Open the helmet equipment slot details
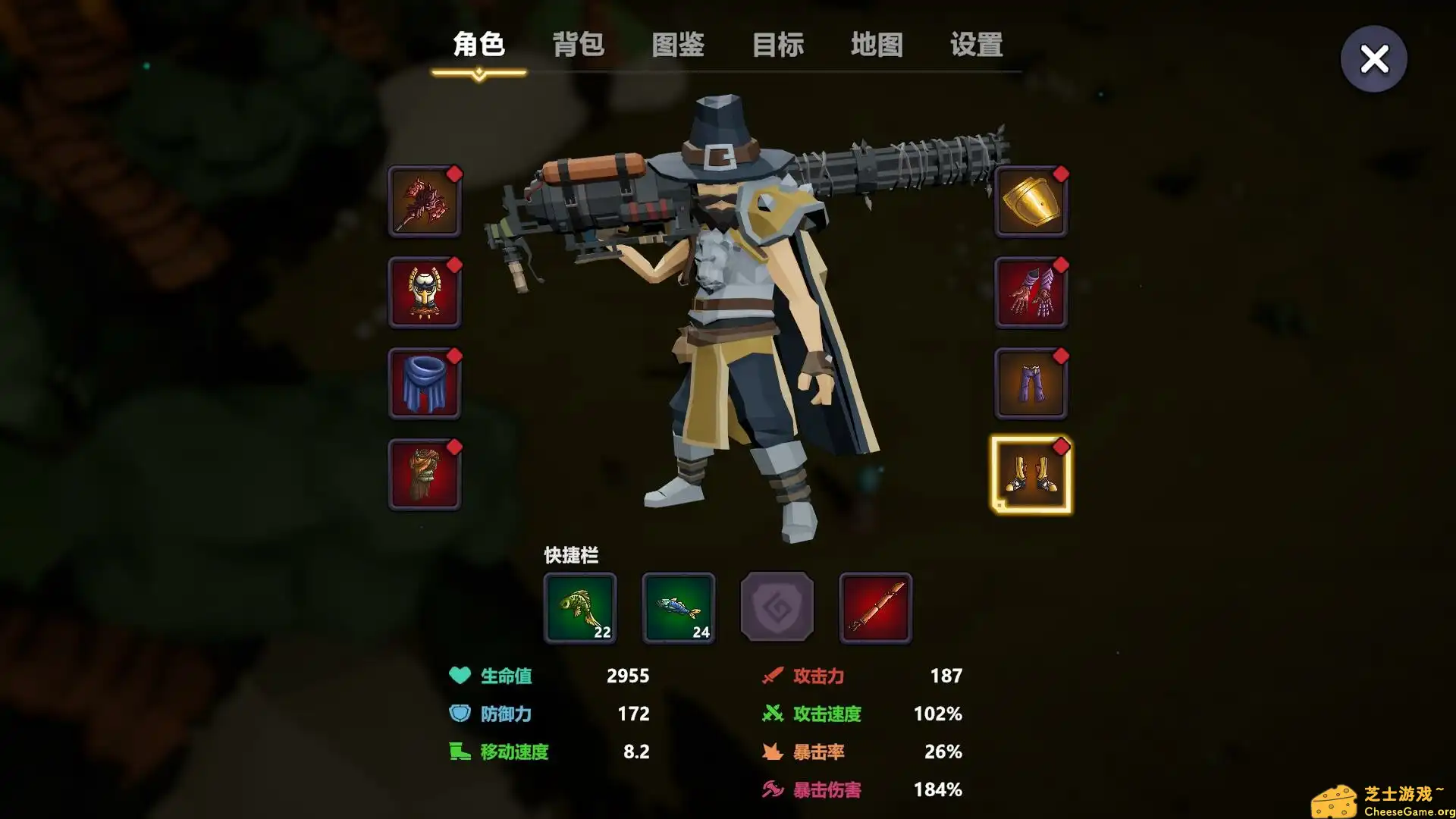1456x819 pixels. [425, 293]
